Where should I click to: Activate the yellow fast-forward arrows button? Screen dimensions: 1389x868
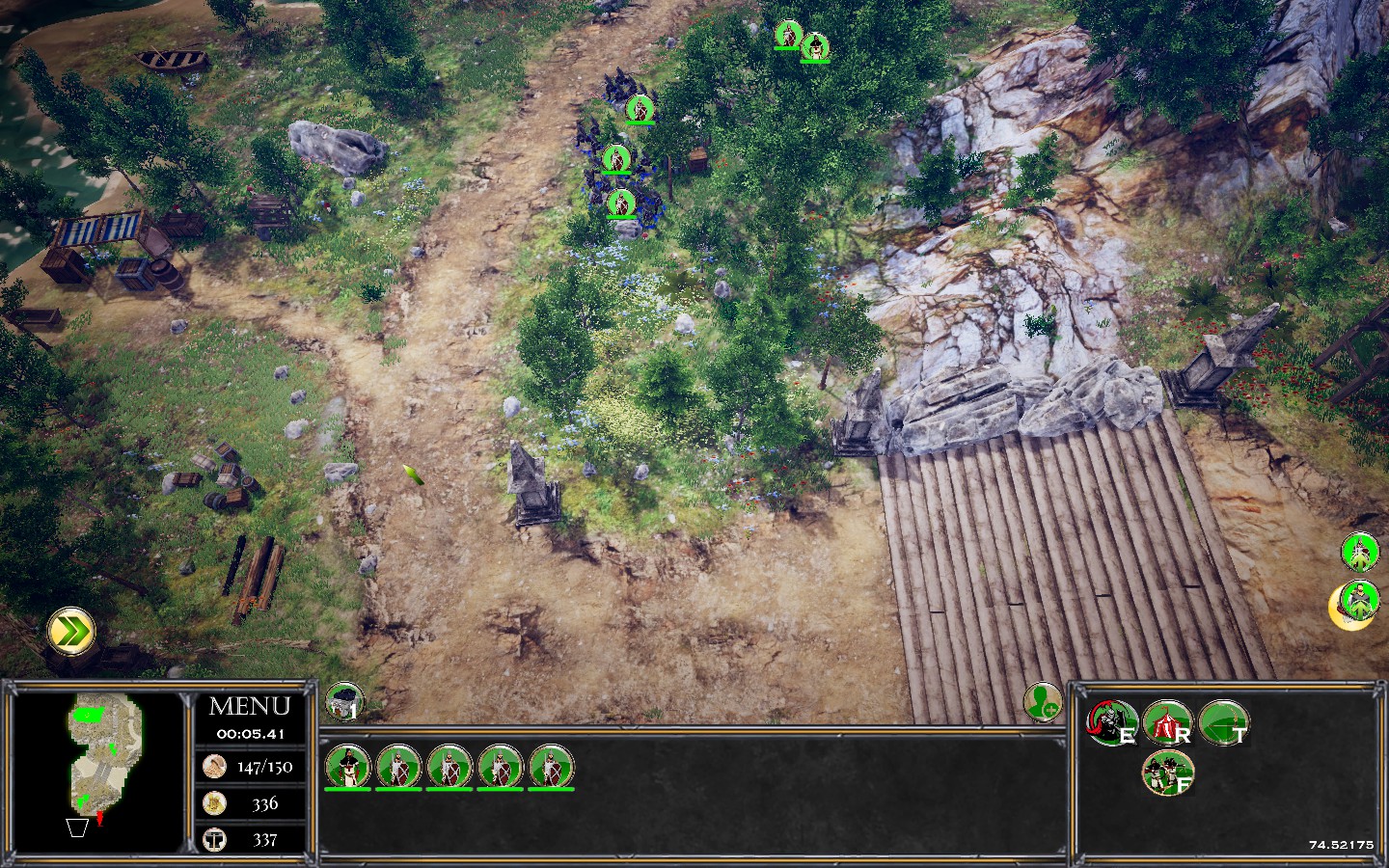pos(71,632)
